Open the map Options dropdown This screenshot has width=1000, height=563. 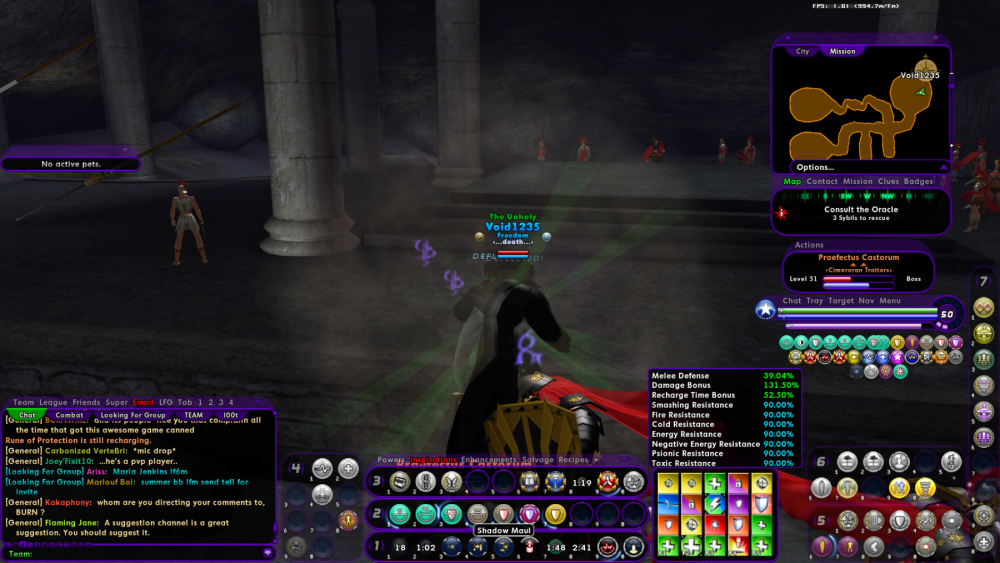815,167
